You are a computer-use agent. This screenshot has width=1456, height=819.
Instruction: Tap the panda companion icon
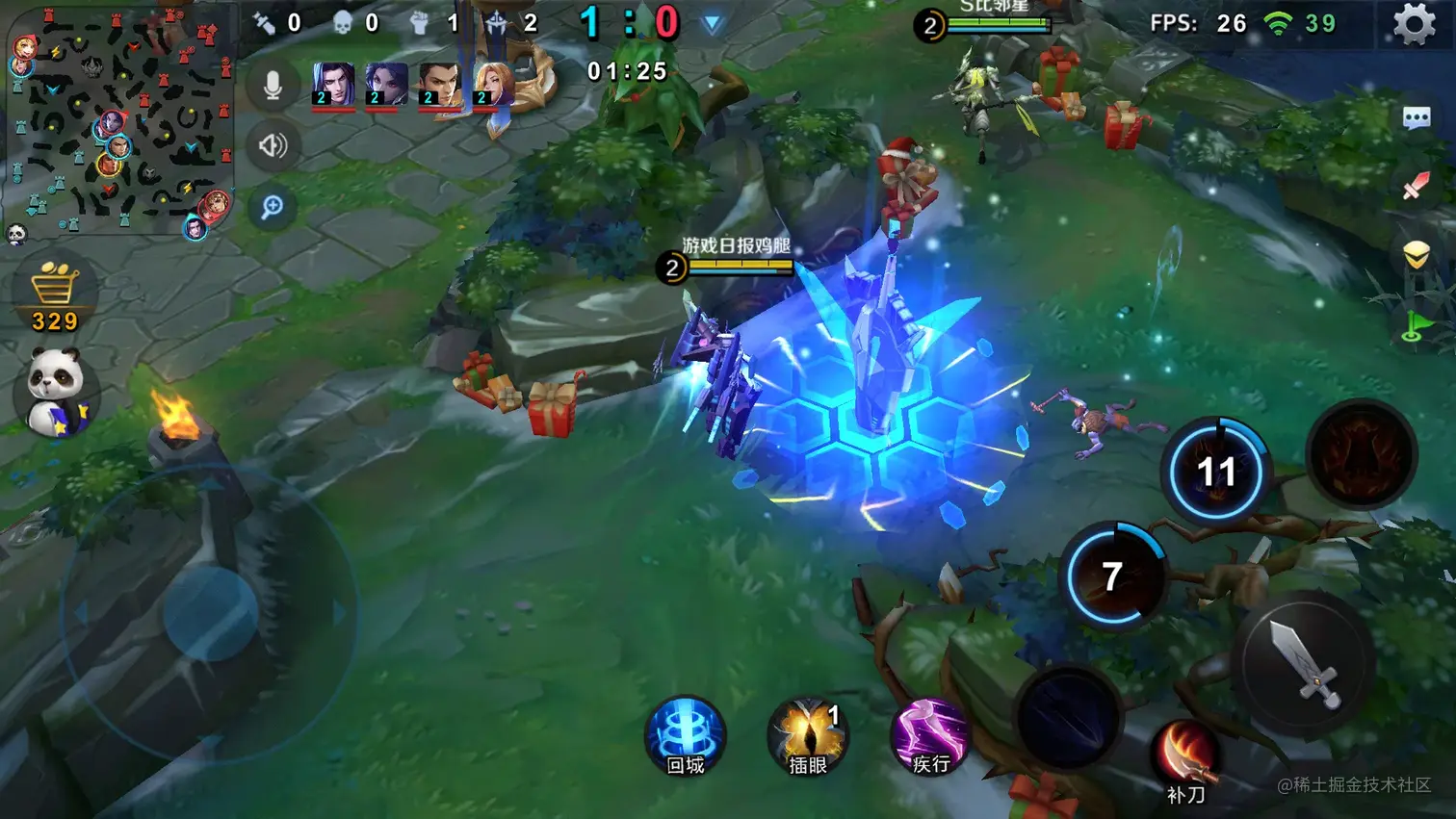(x=56, y=391)
